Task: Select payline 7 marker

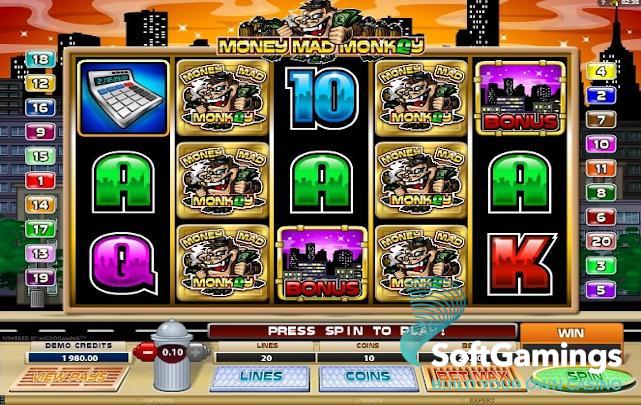Action: pos(601,119)
